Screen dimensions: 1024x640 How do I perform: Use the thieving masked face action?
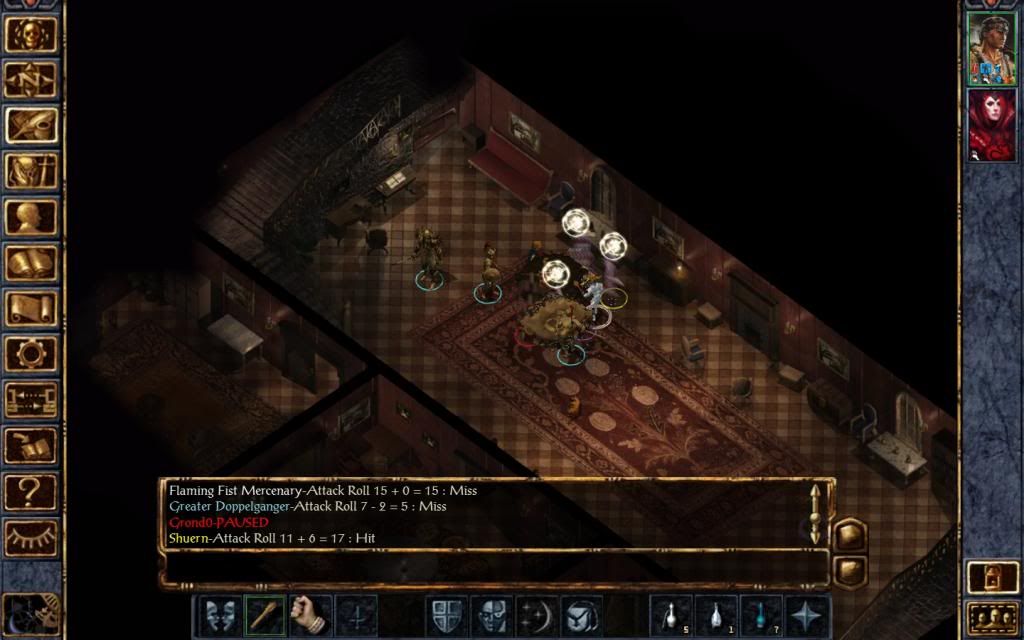pos(491,615)
